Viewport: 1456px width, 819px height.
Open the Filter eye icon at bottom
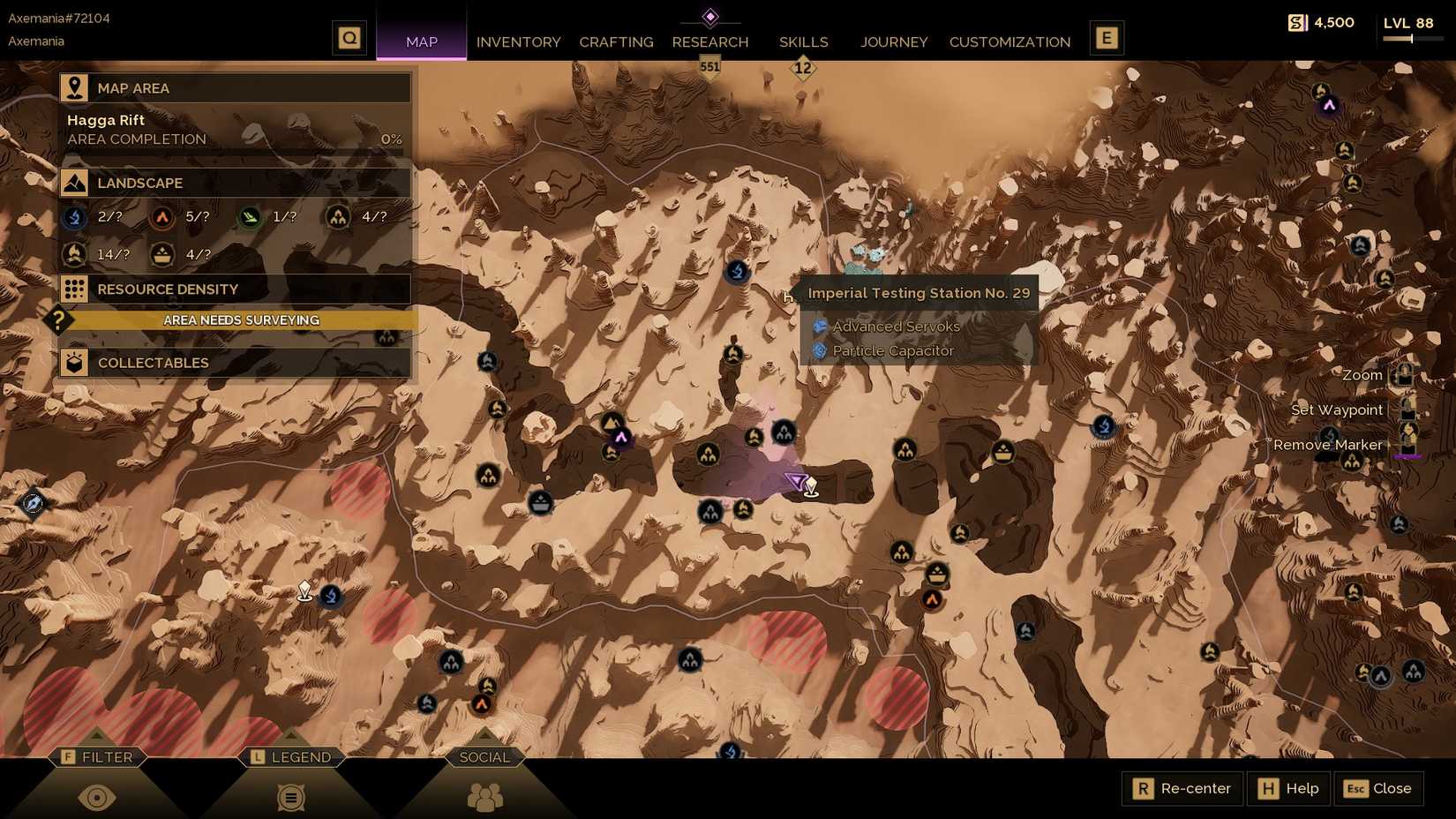pyautogui.click(x=97, y=796)
